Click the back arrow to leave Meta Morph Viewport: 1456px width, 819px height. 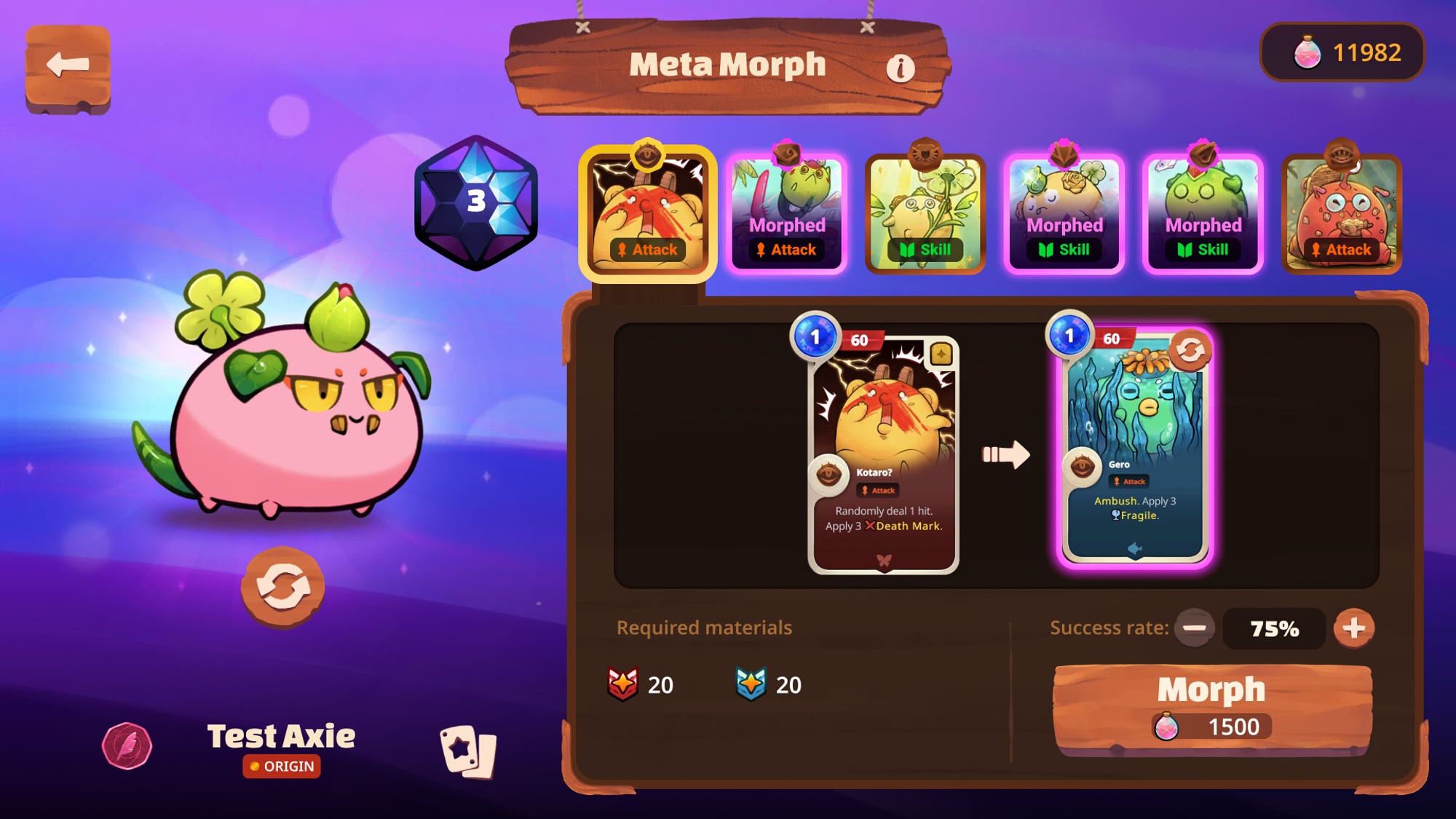[x=66, y=66]
